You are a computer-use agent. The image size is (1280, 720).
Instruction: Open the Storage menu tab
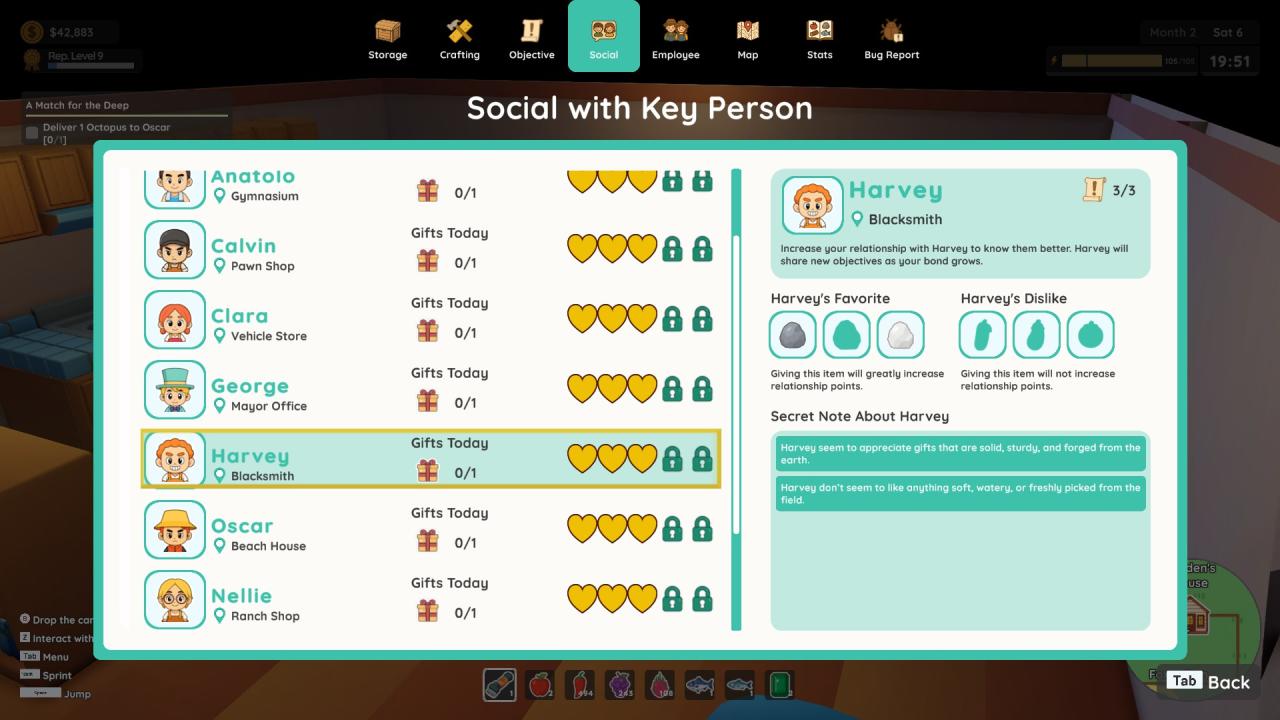[387, 38]
